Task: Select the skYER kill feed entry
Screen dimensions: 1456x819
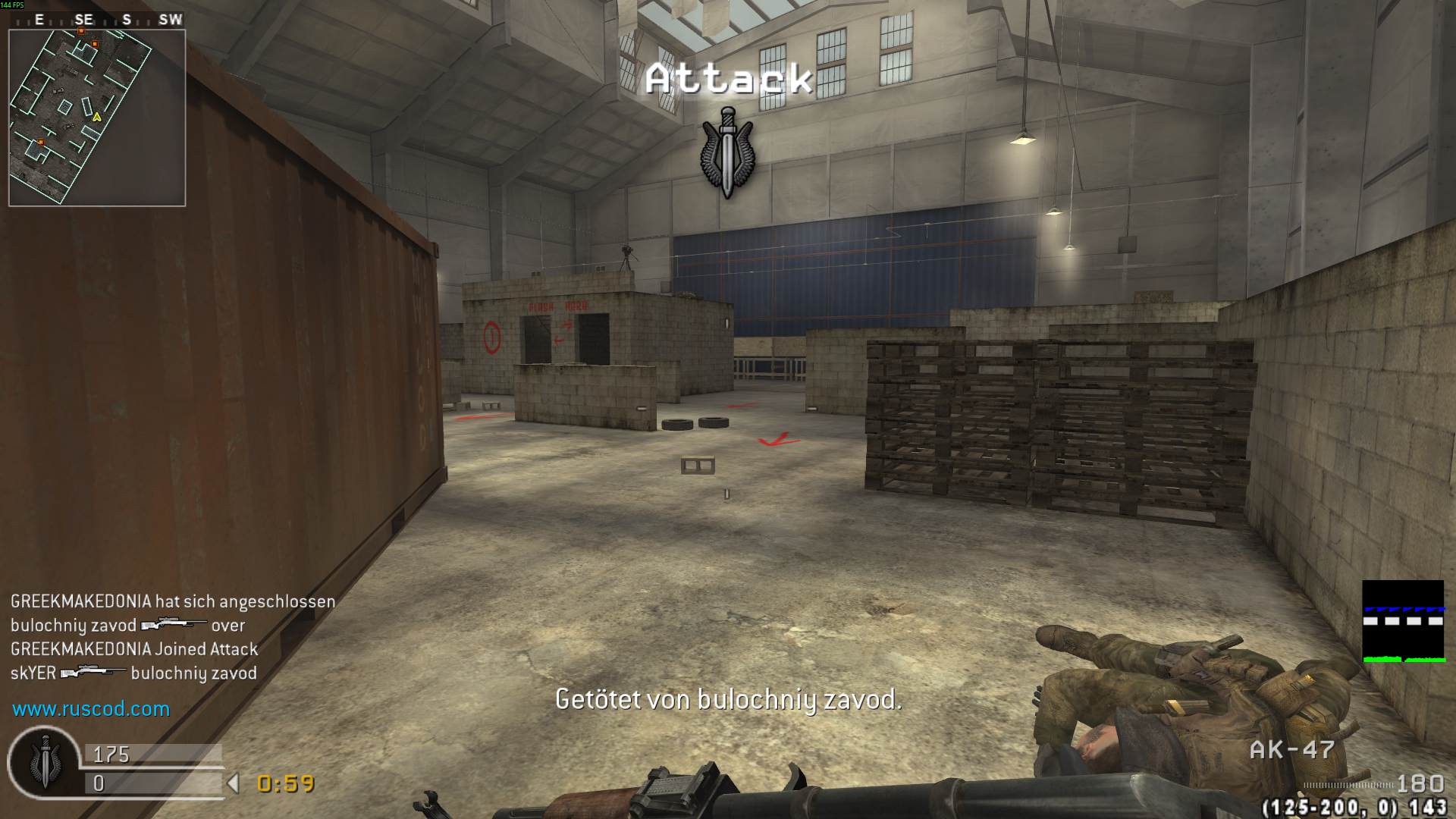Action: coord(133,673)
